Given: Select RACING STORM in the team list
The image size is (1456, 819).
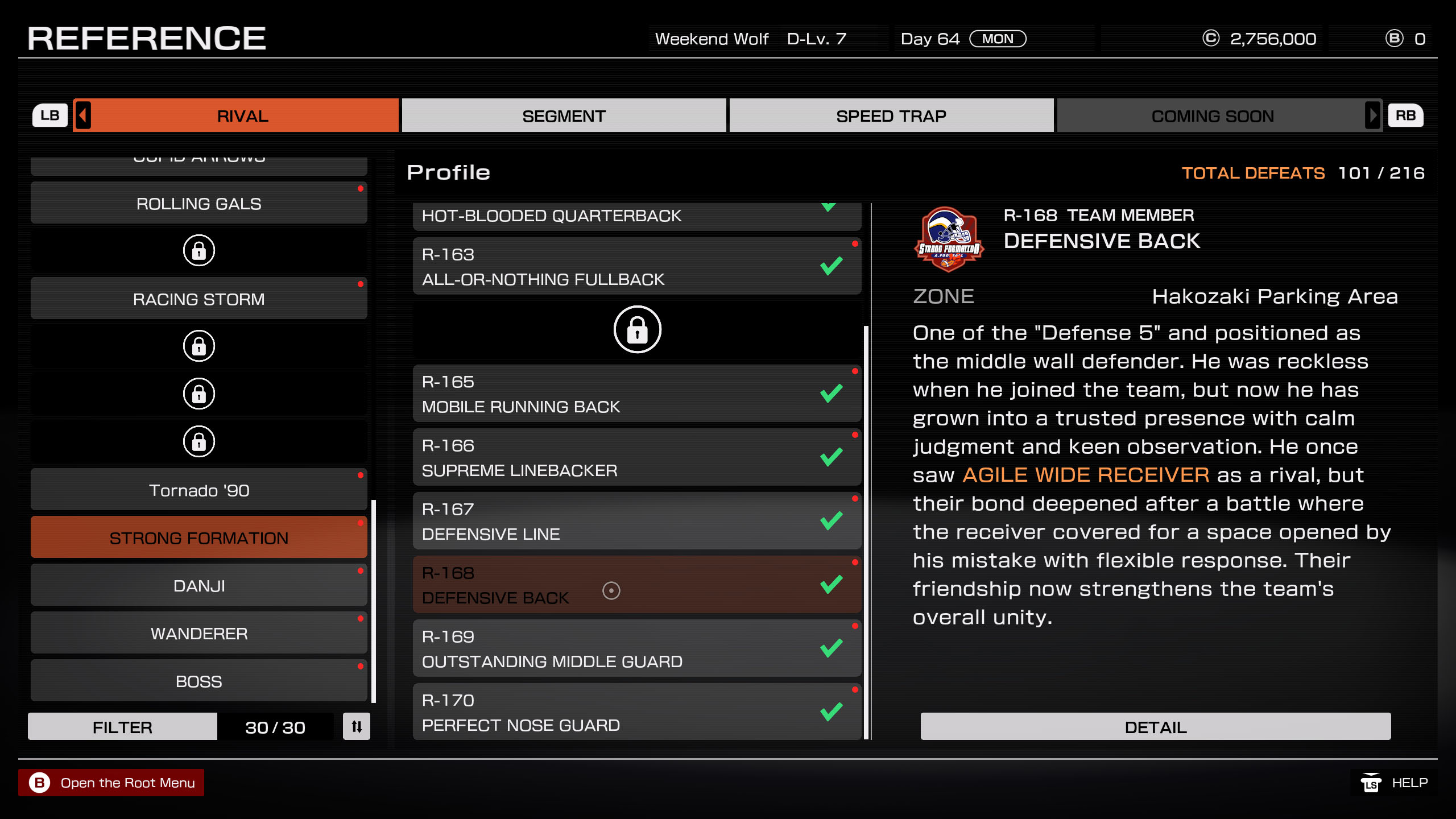Looking at the screenshot, I should (198, 299).
